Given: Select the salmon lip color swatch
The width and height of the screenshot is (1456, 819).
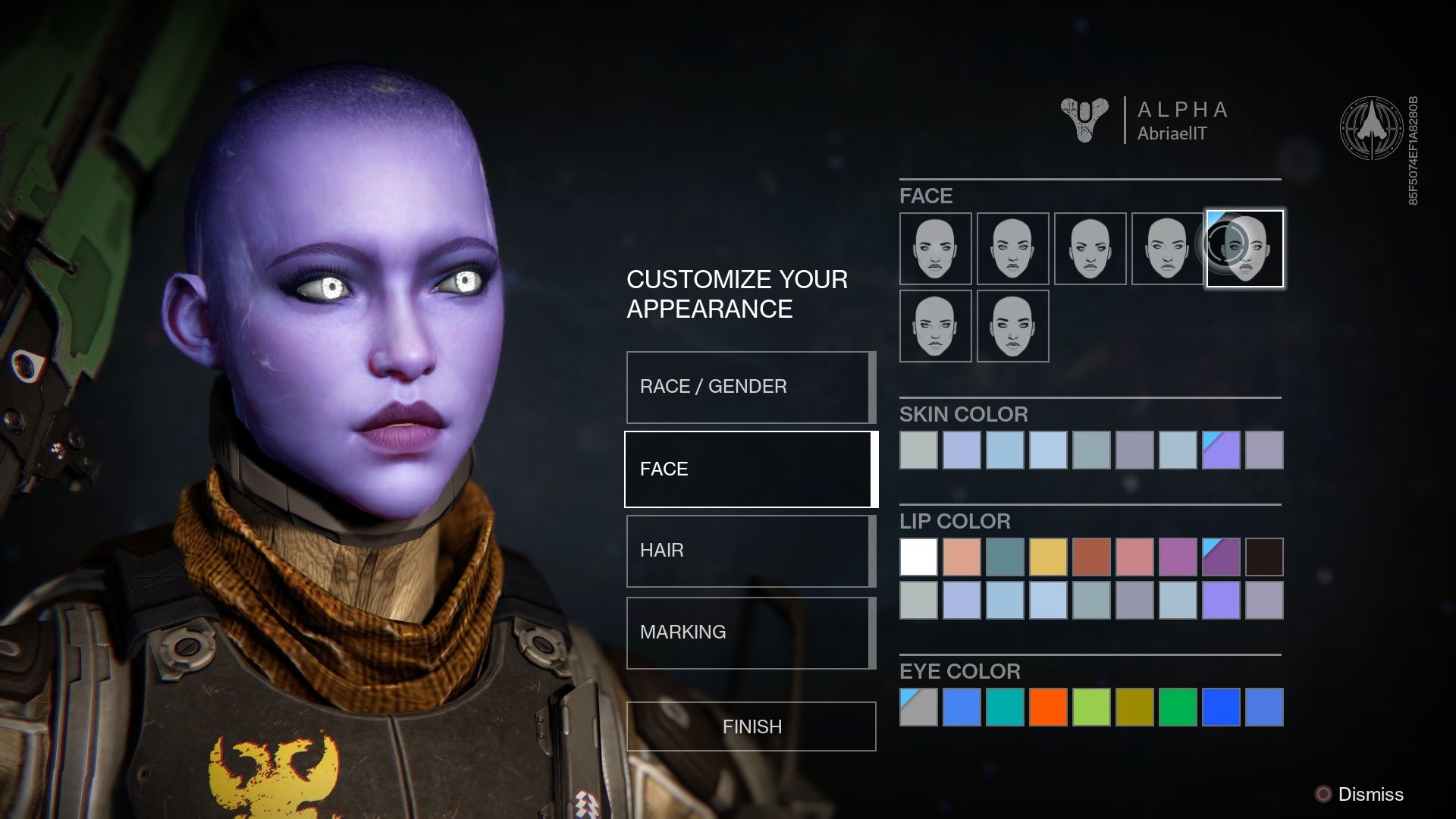Looking at the screenshot, I should tap(961, 557).
